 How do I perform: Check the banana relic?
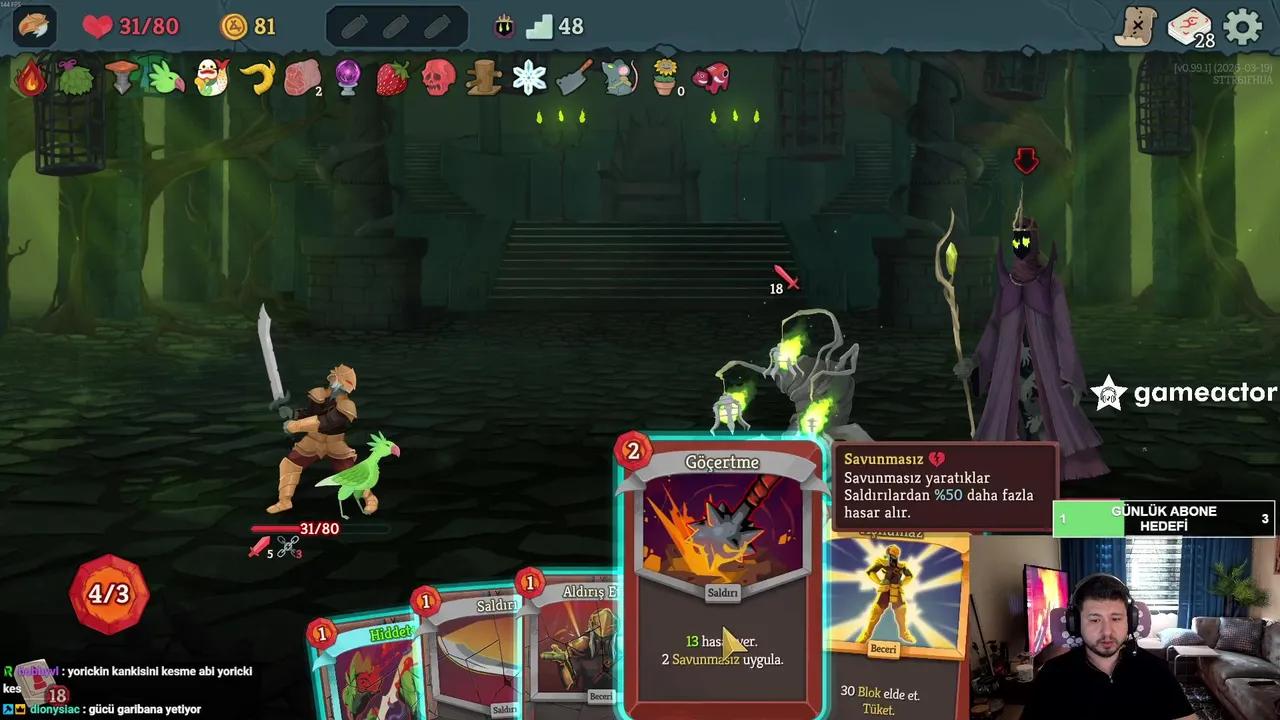258,78
